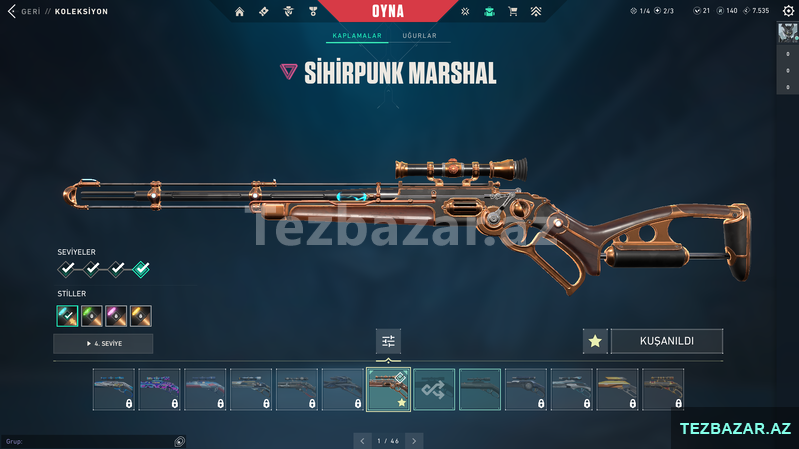Select the shuffle random skin tile
799x449 pixels.
tap(434, 389)
